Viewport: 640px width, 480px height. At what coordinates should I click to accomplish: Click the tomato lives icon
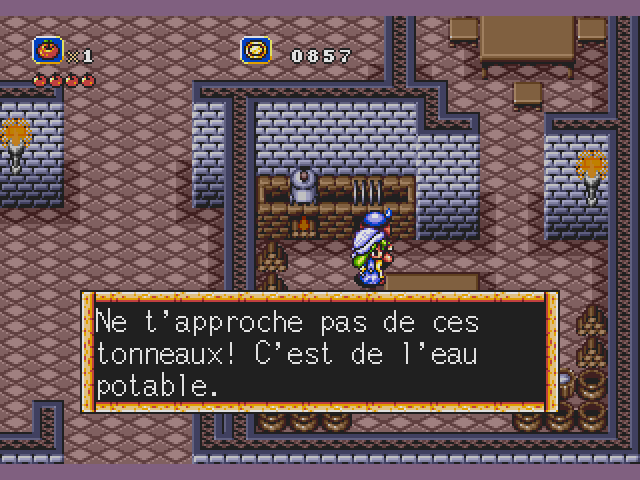pos(47,50)
